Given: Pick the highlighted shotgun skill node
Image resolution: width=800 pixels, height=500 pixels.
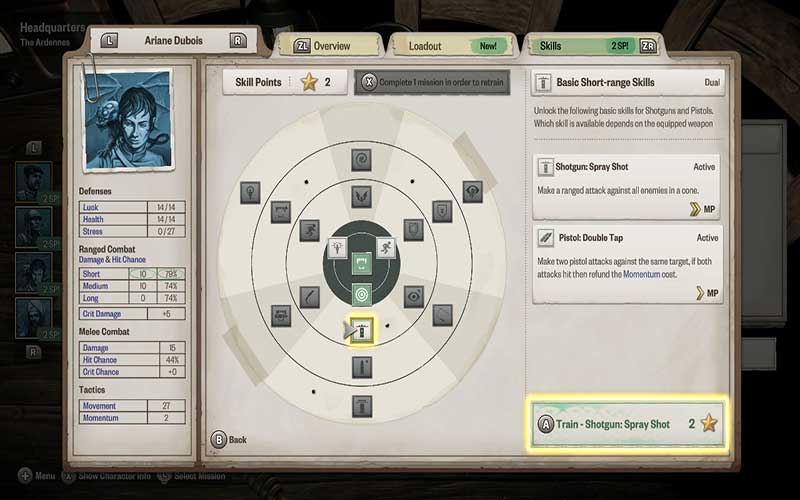Looking at the screenshot, I should (x=361, y=331).
